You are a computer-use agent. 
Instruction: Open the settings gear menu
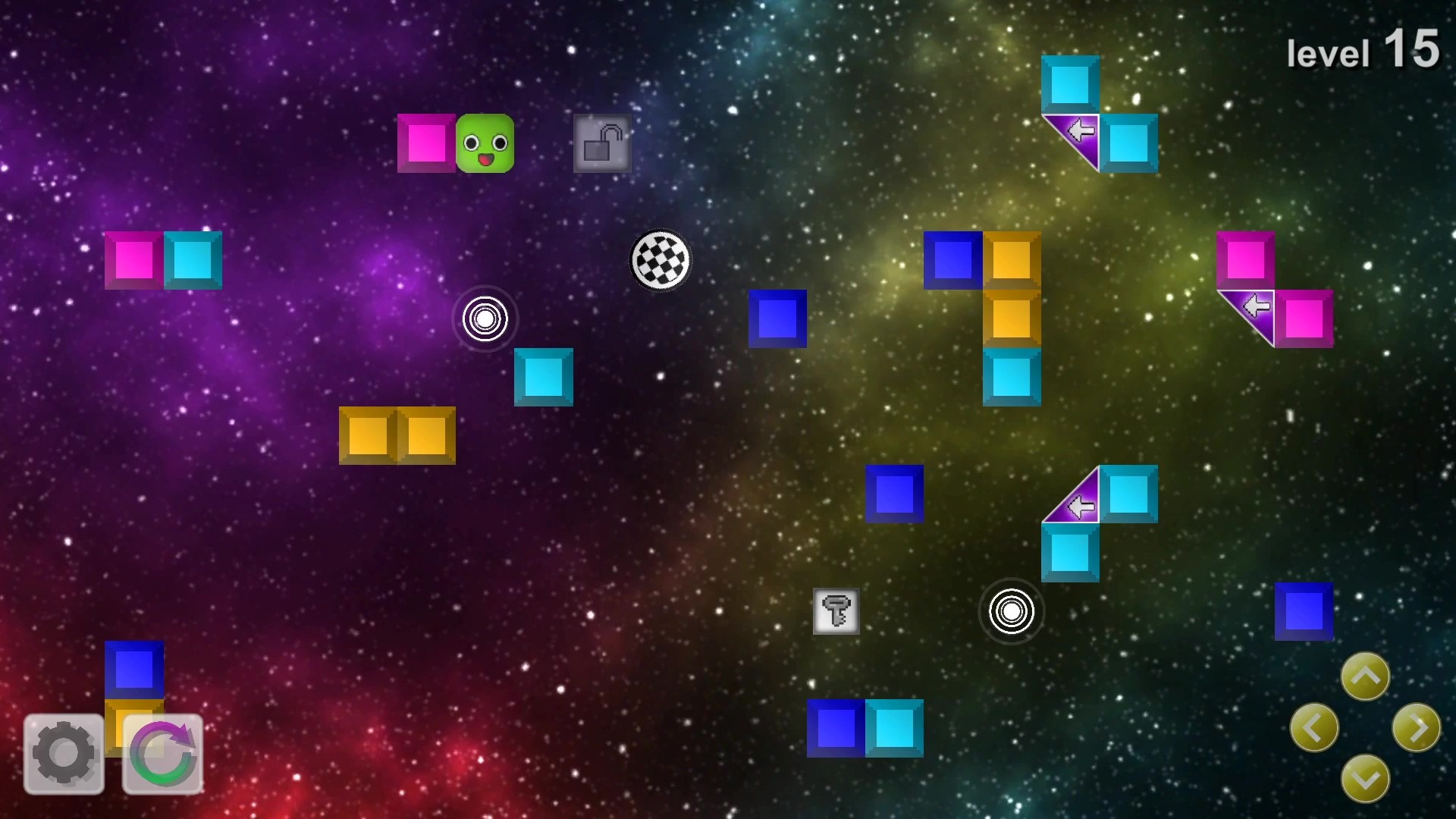point(64,753)
